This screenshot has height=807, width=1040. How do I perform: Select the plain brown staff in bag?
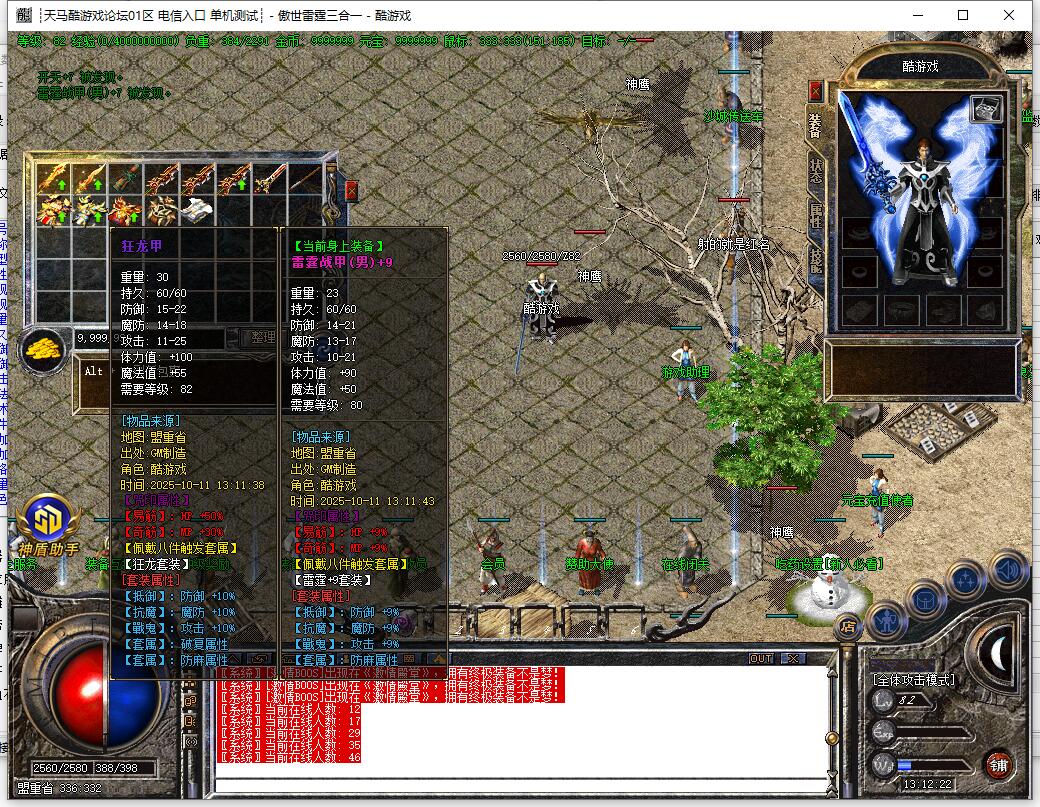304,180
